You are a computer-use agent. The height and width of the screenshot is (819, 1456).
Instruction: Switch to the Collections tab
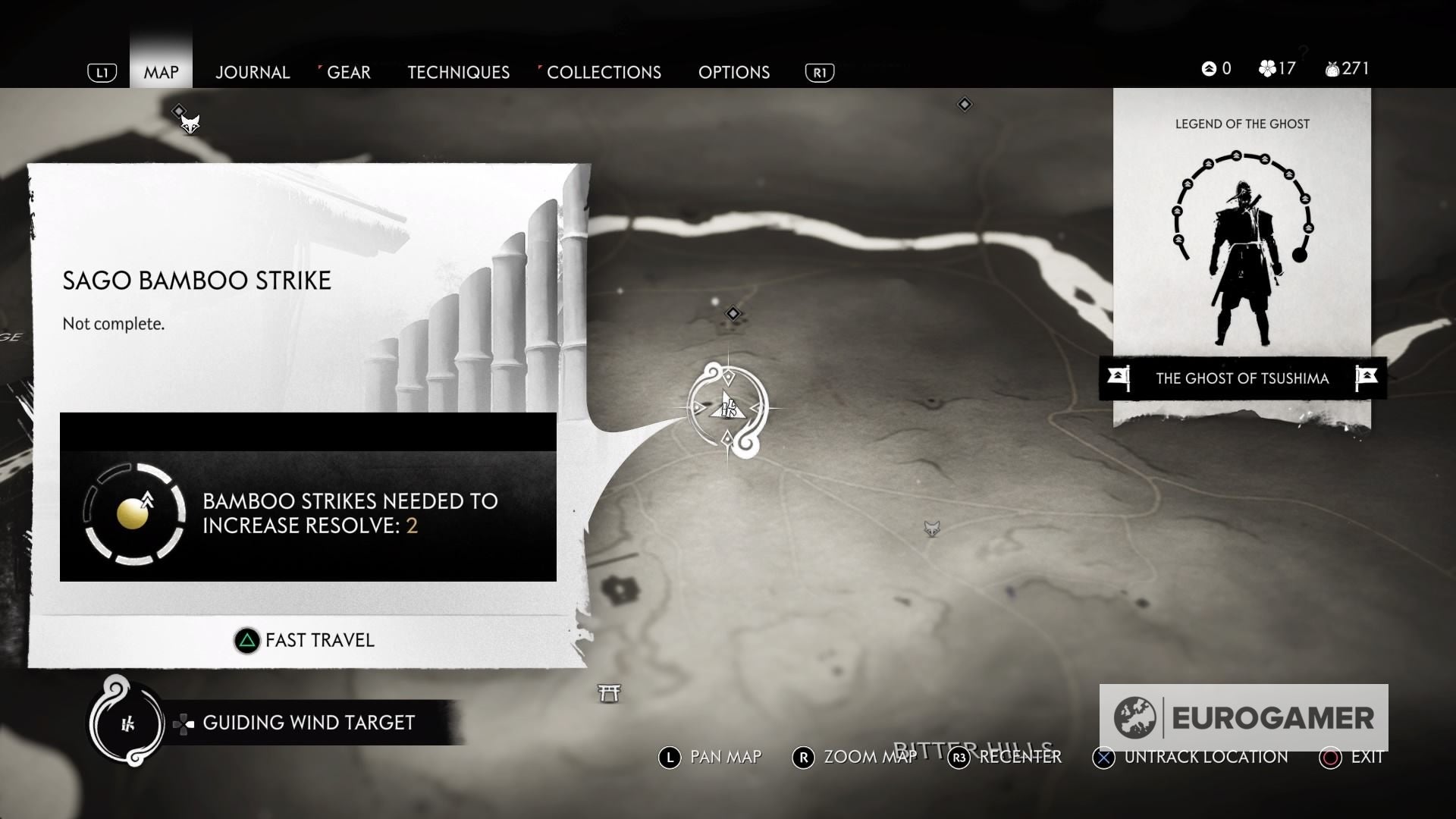pyautogui.click(x=605, y=72)
